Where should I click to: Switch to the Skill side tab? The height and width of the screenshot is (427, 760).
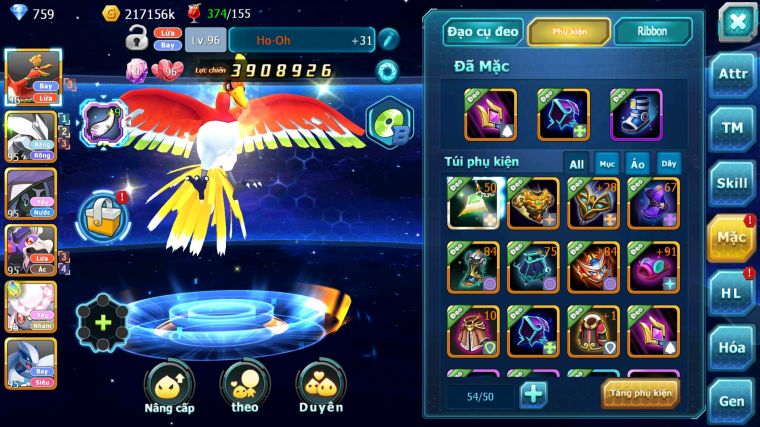(x=732, y=183)
